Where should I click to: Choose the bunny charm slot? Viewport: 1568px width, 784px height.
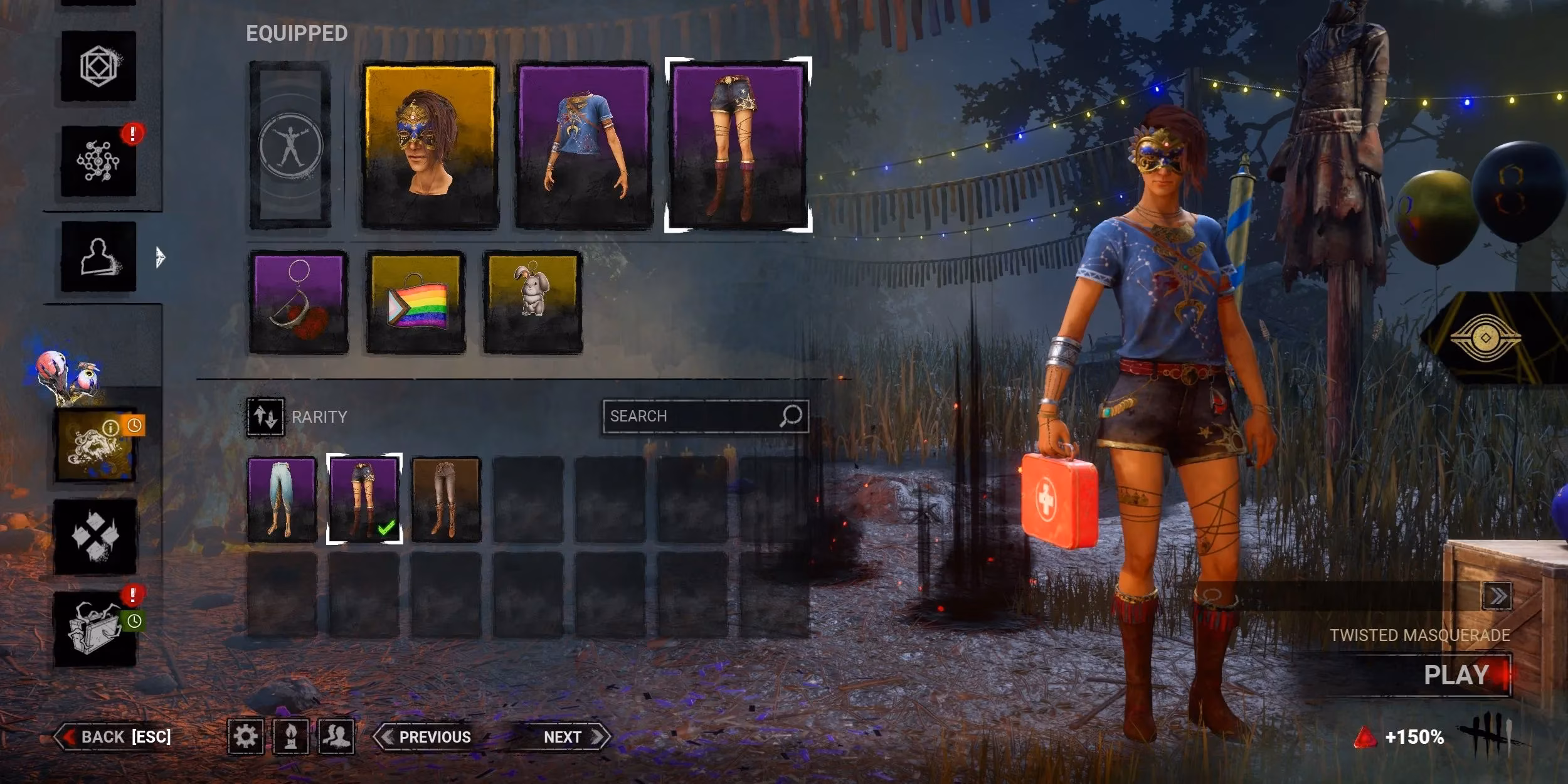[532, 302]
